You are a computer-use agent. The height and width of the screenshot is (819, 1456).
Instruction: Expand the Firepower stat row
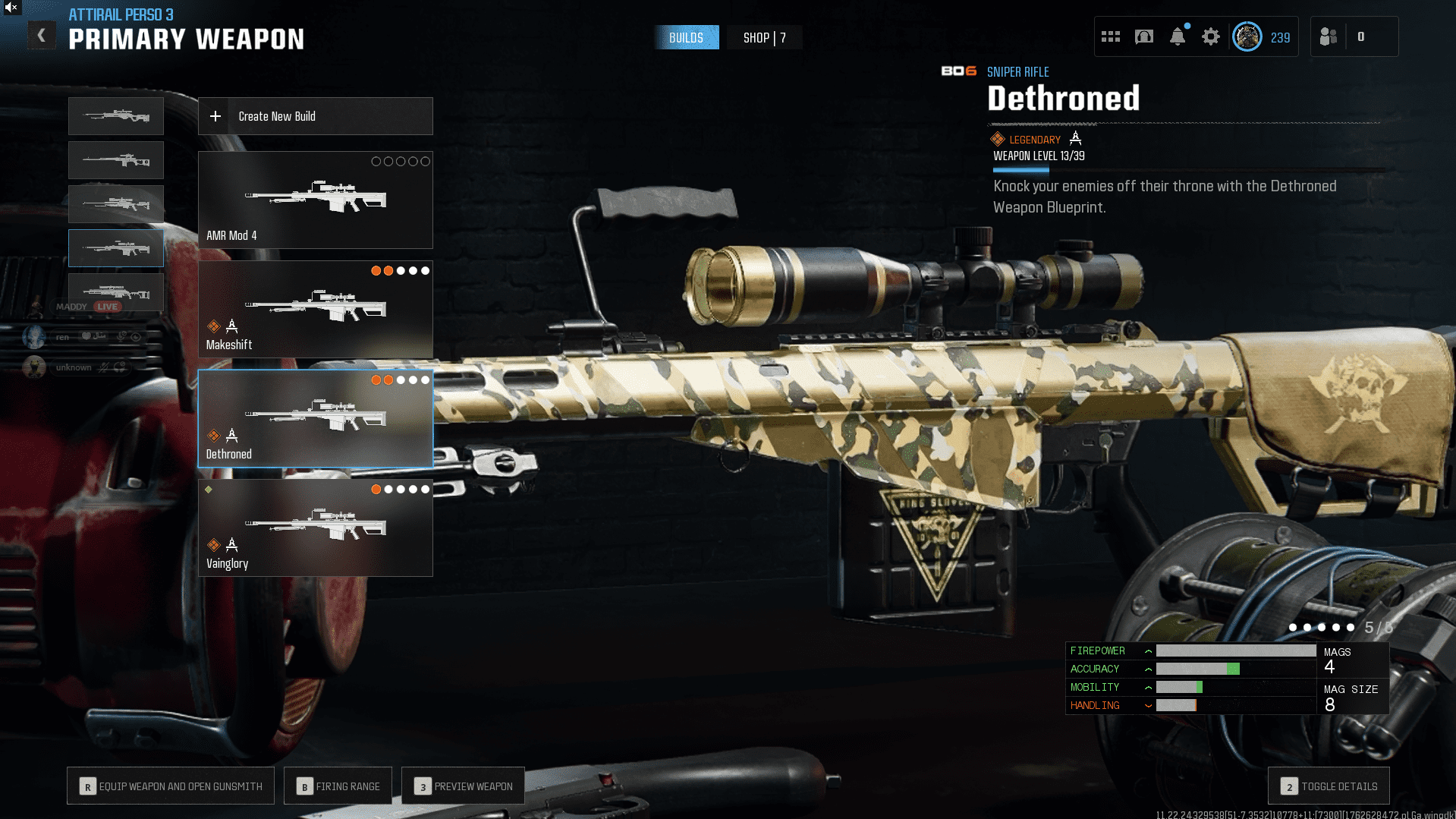[x=1149, y=651]
